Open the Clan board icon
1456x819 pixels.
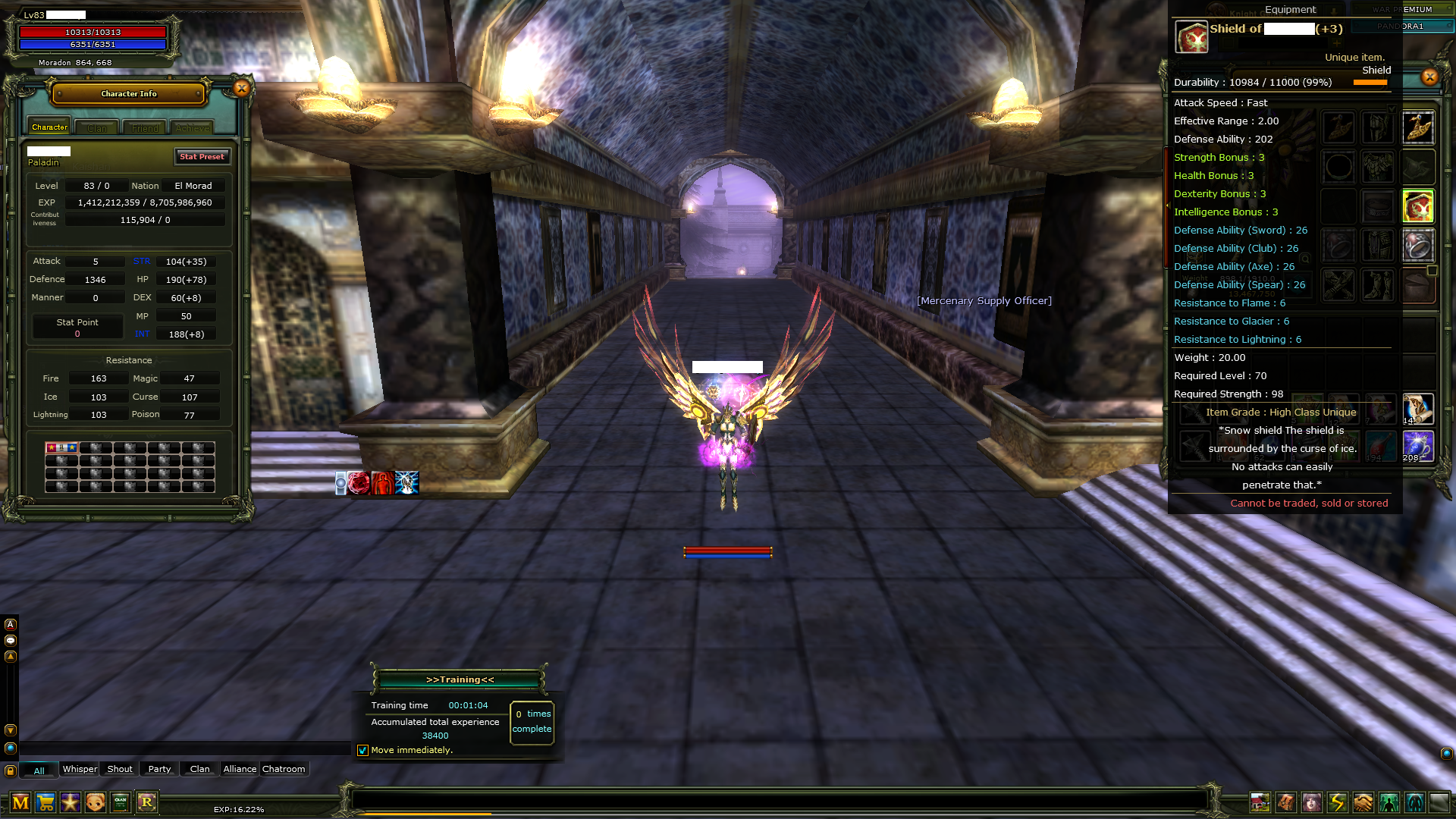119,802
